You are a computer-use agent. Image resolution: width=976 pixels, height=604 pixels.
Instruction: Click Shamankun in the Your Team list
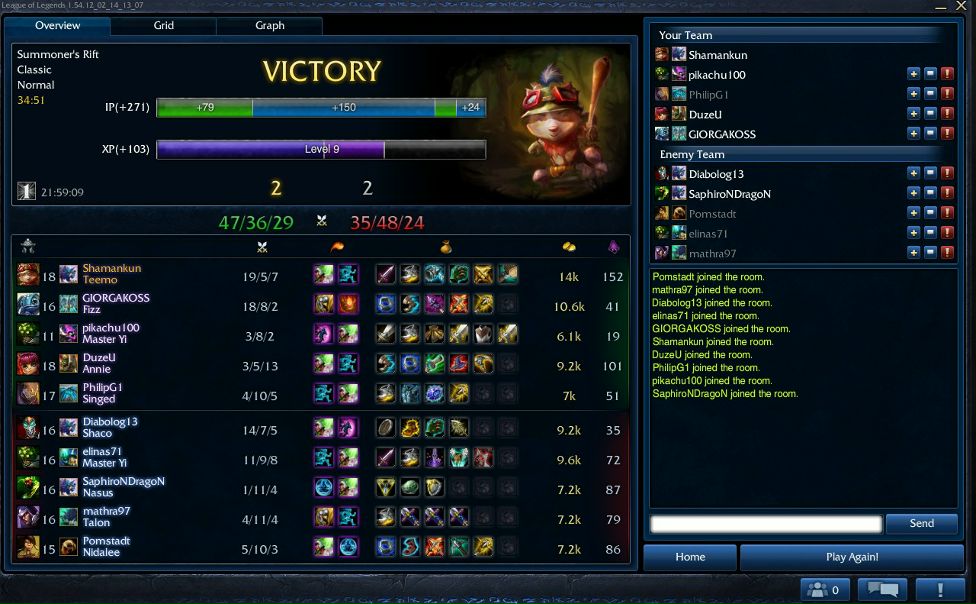(717, 55)
